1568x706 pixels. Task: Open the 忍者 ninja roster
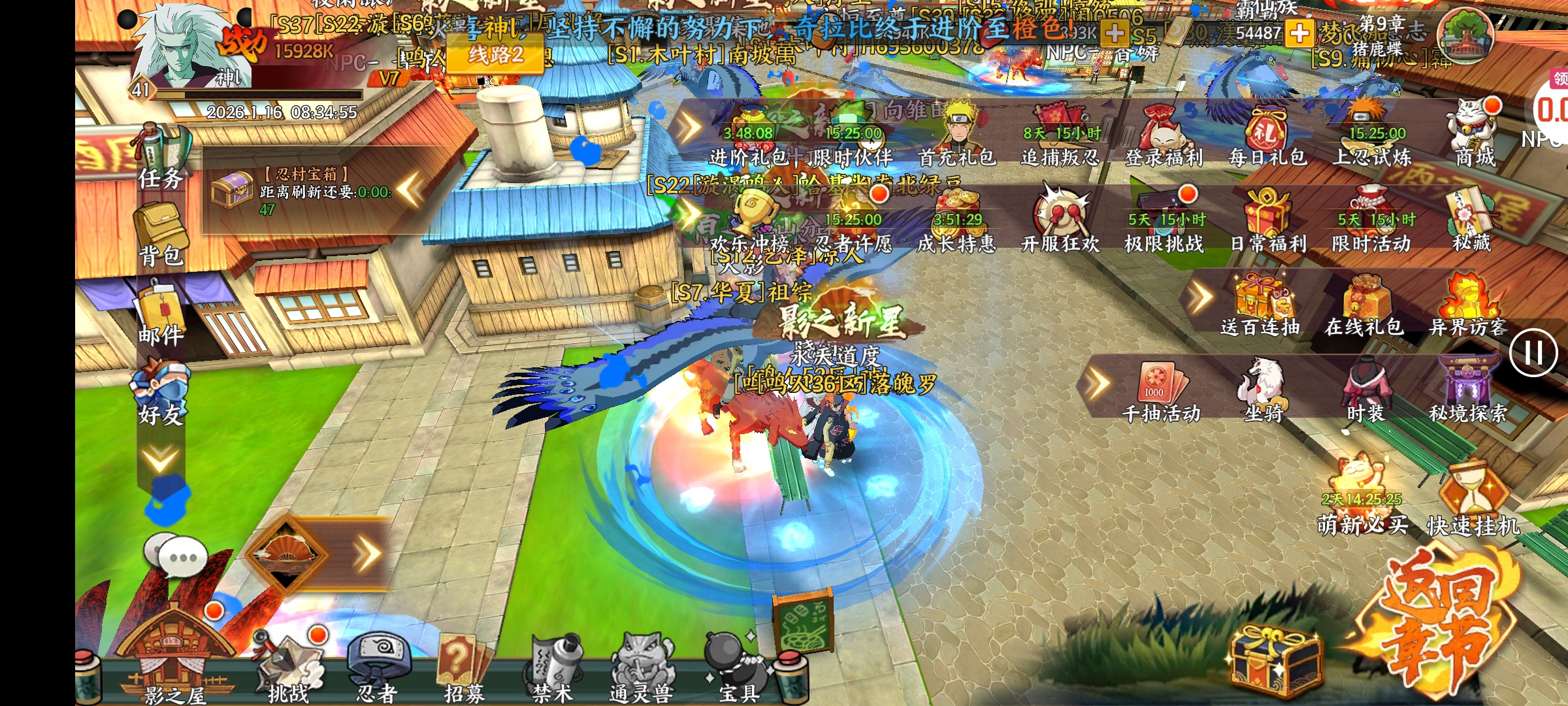378,667
